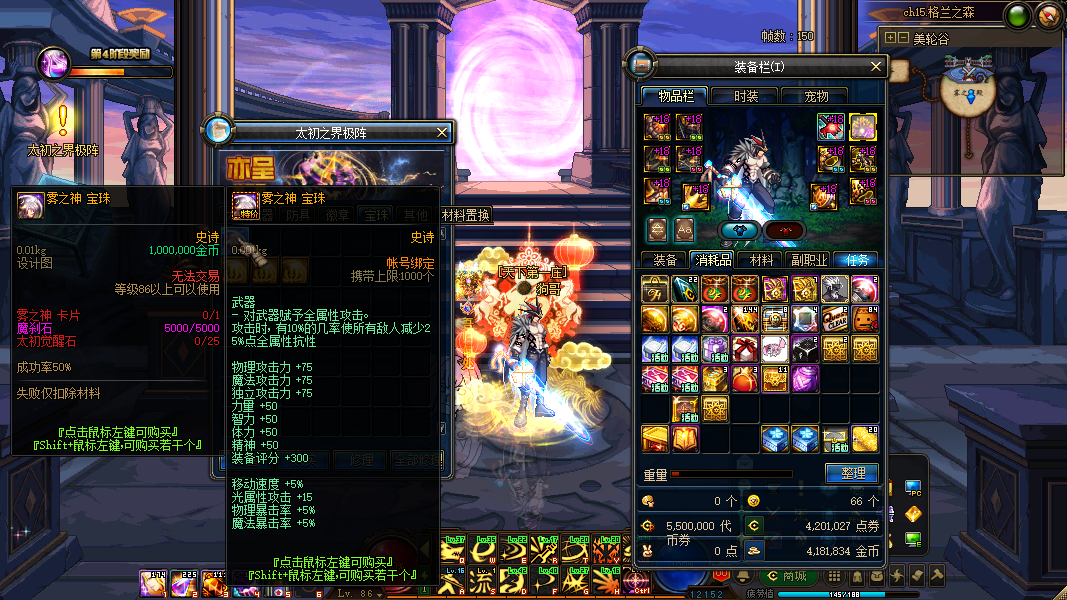1067x600 pixels.
Task: Select the 任务 category tab
Action: click(x=856, y=260)
